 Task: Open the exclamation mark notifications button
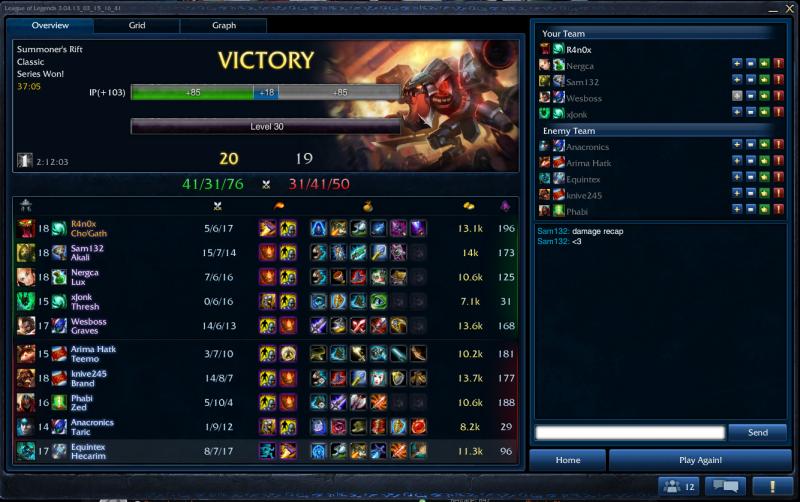(x=771, y=486)
